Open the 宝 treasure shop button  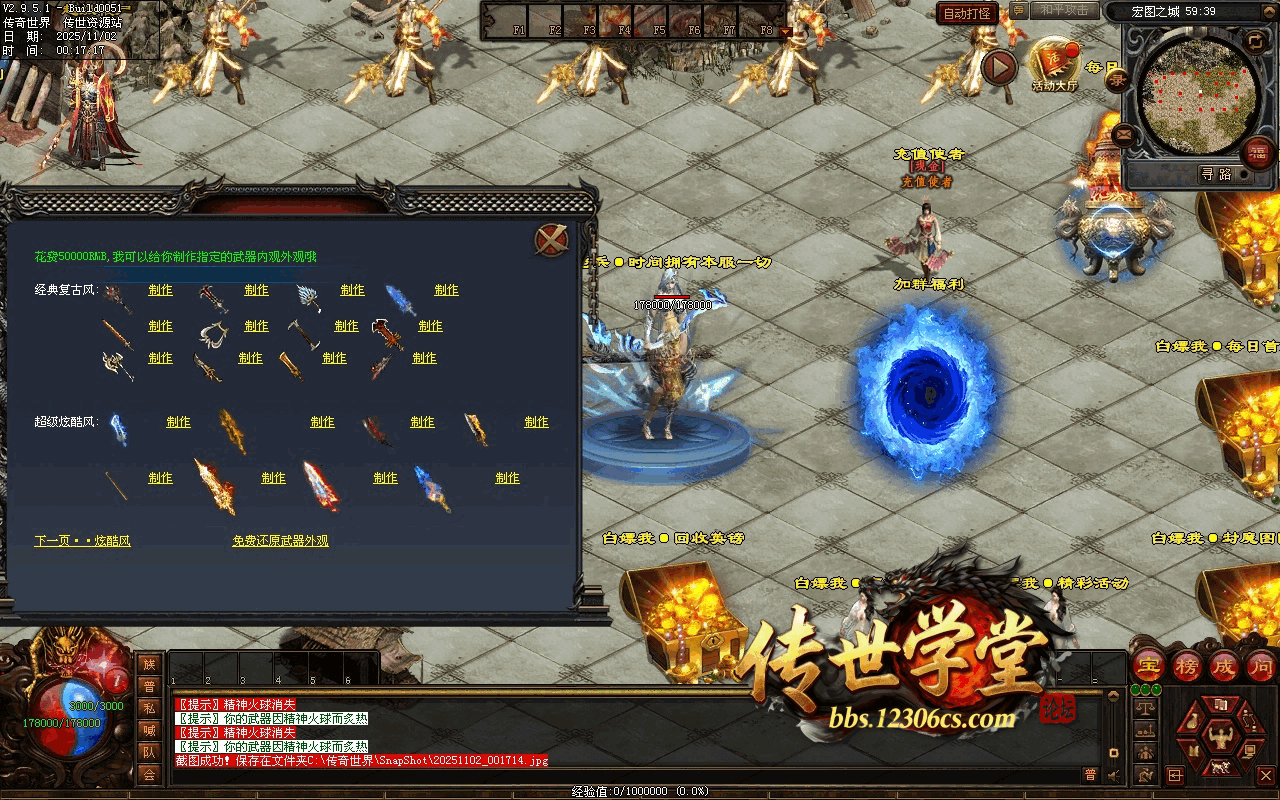pos(1150,665)
